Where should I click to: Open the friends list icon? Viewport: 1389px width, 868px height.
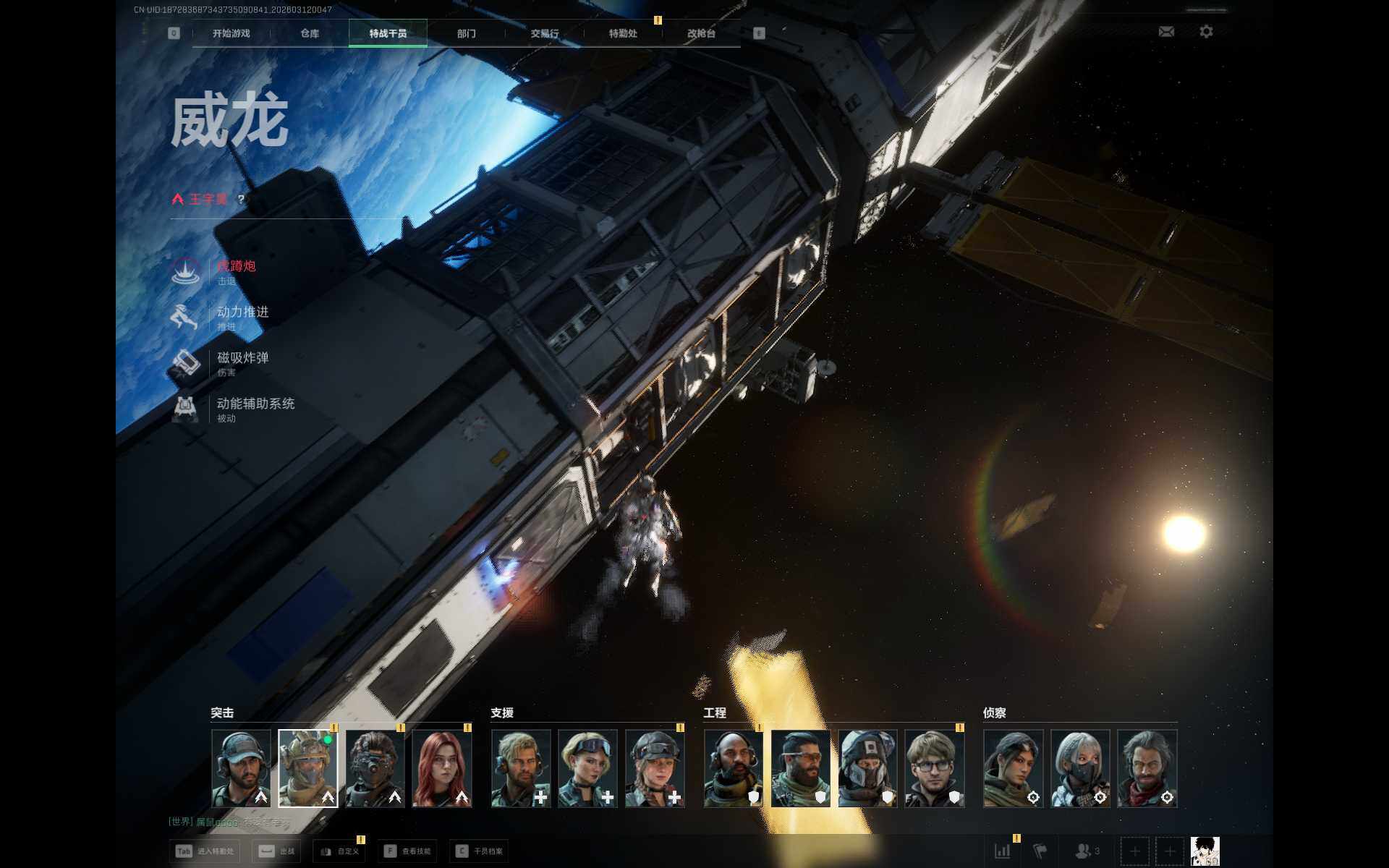pyautogui.click(x=1087, y=851)
